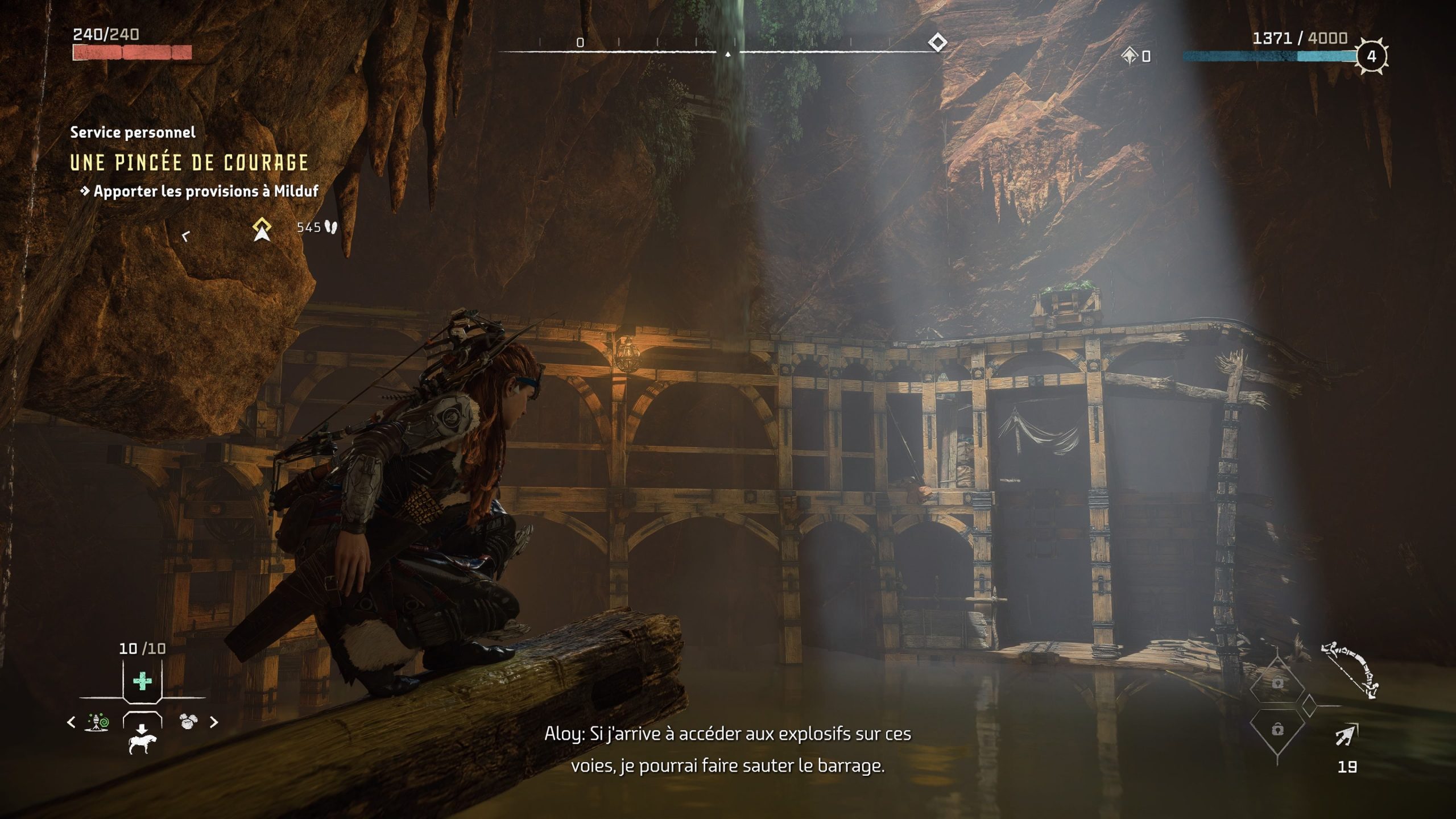Toggle the down-arrow mount summon indicator
1456x819 pixels.
[x=142, y=729]
